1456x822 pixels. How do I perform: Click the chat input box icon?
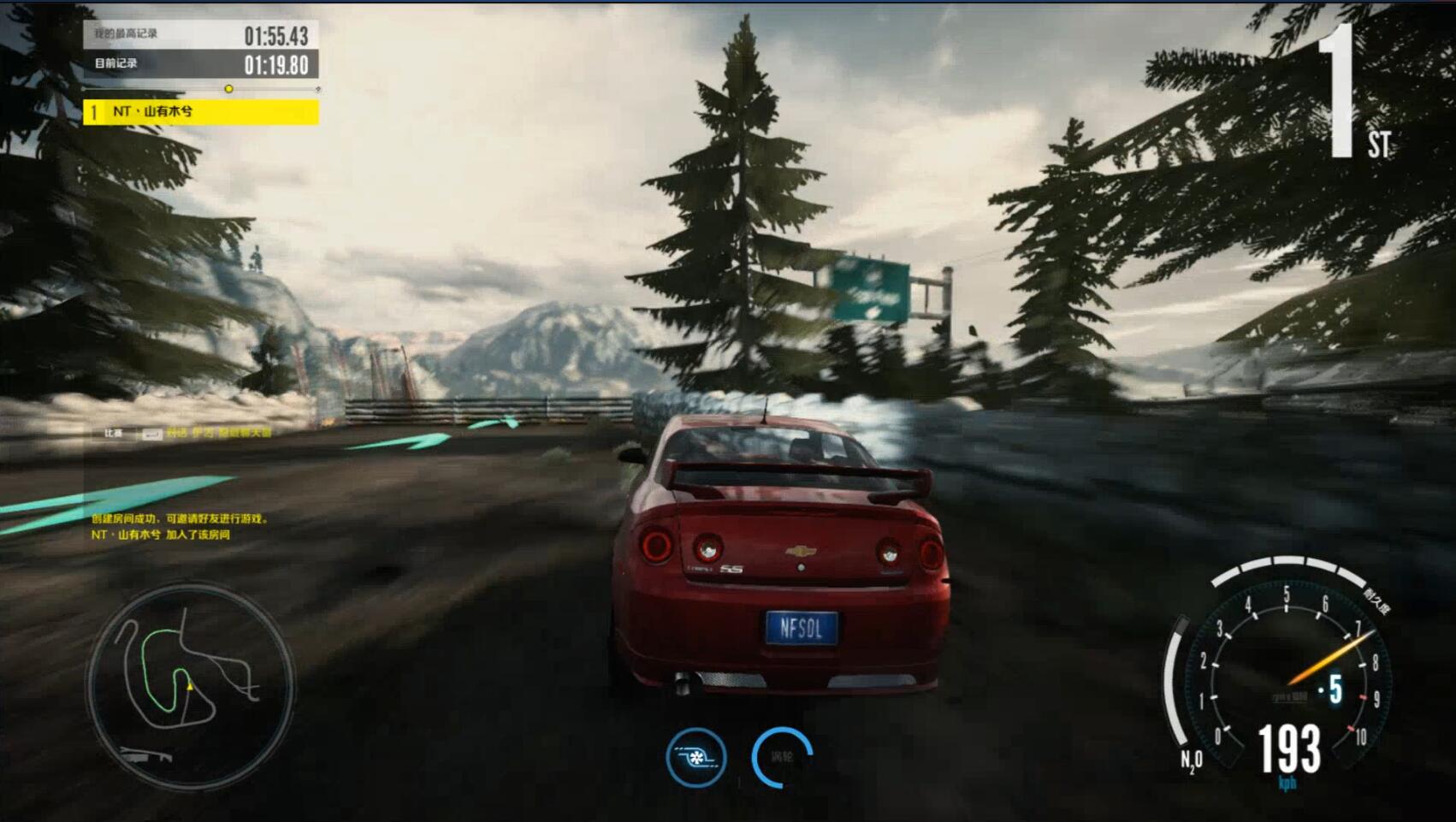(151, 435)
